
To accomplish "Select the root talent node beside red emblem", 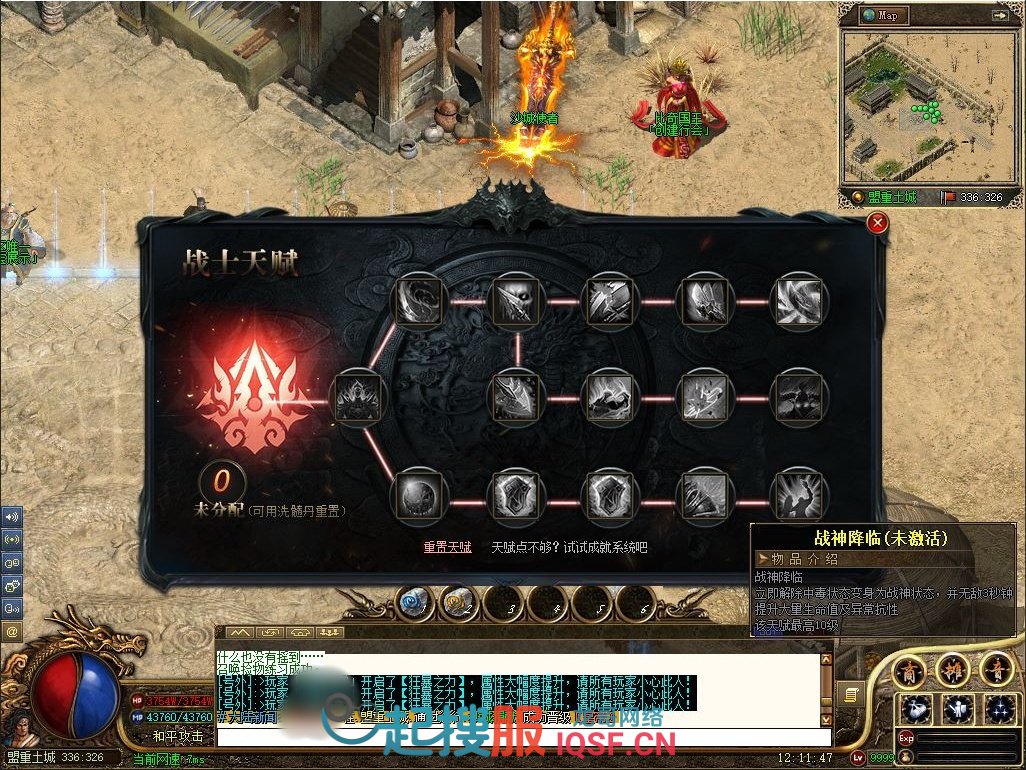I will pyautogui.click(x=358, y=399).
